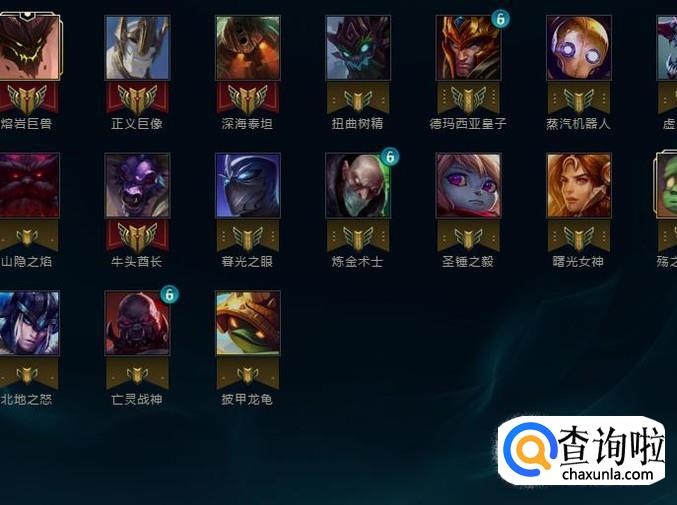Open the 亡灵战神 champion entry

point(137,323)
